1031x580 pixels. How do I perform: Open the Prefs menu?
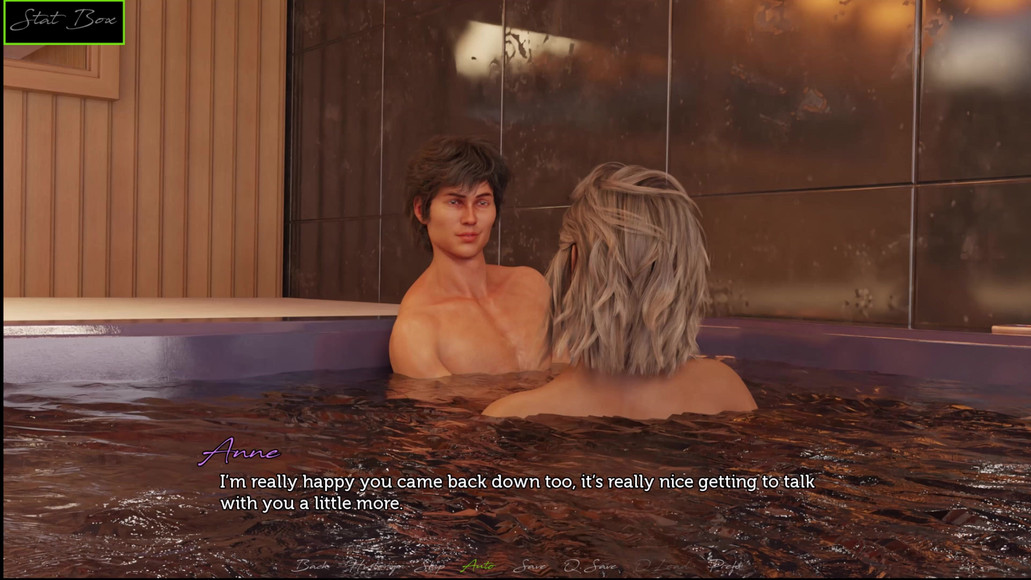coord(725,566)
